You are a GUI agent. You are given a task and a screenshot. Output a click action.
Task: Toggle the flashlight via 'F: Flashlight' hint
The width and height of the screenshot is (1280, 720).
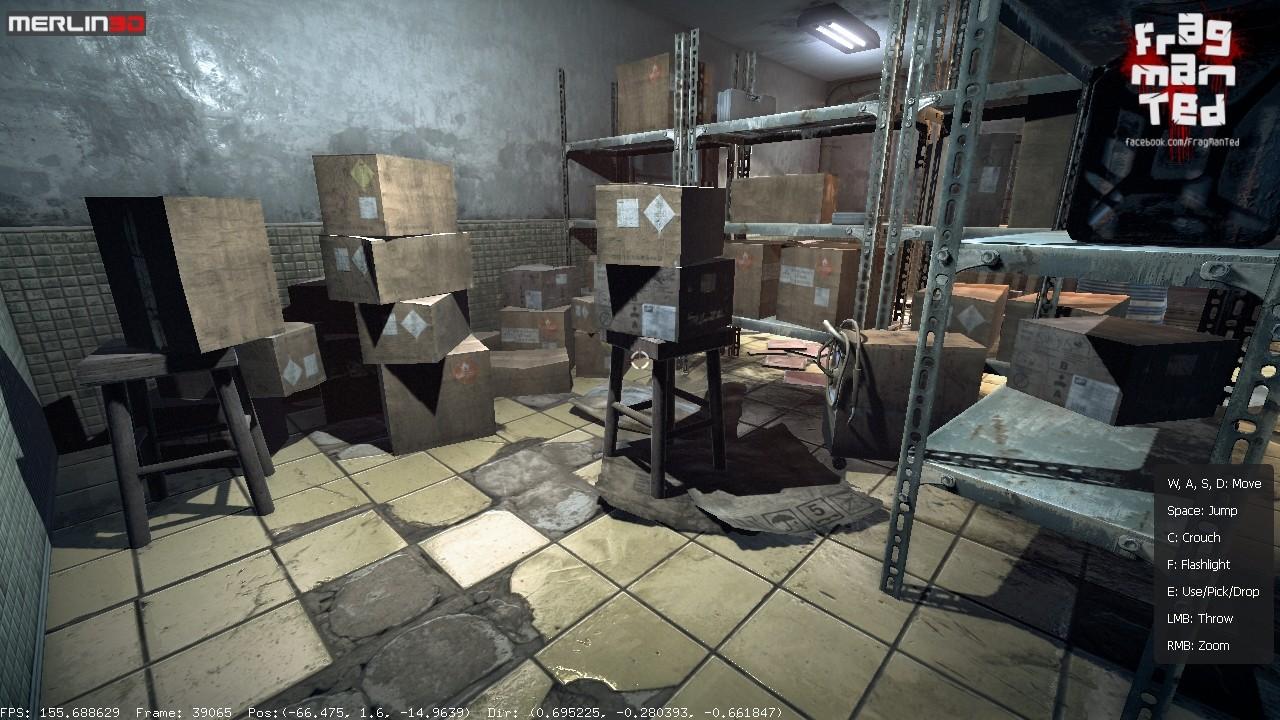1200,564
